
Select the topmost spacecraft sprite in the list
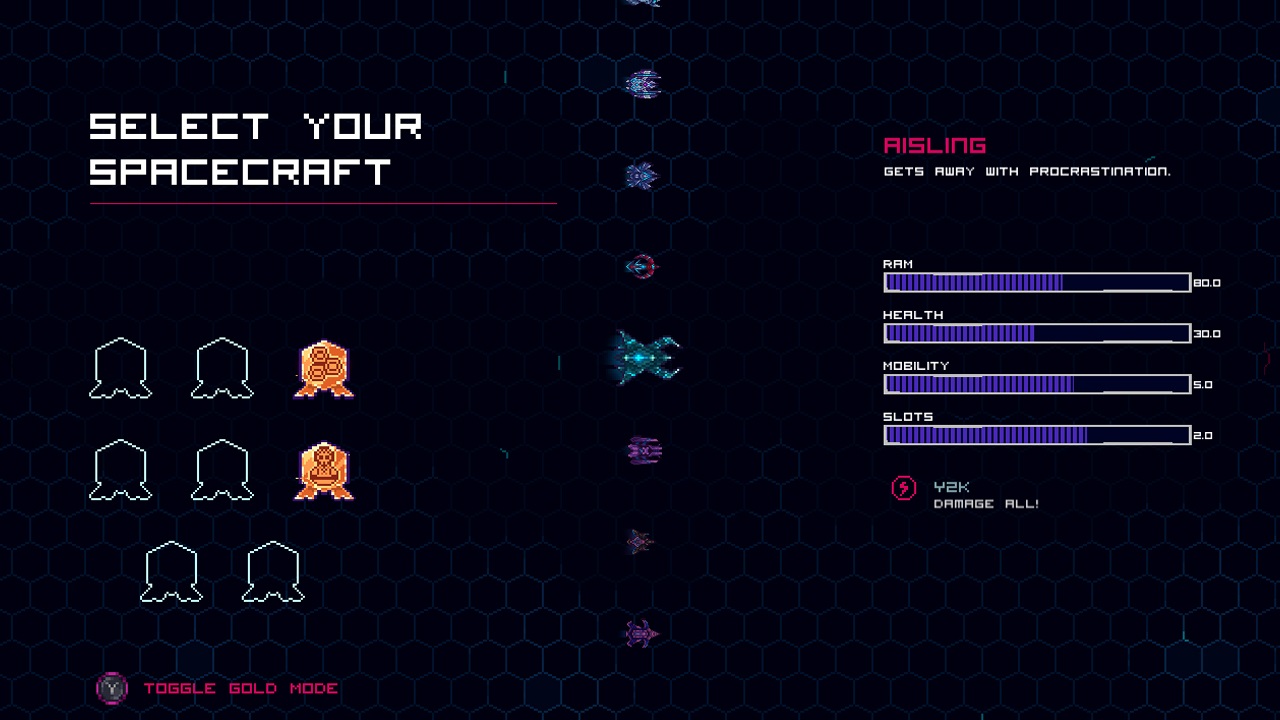tap(638, 5)
